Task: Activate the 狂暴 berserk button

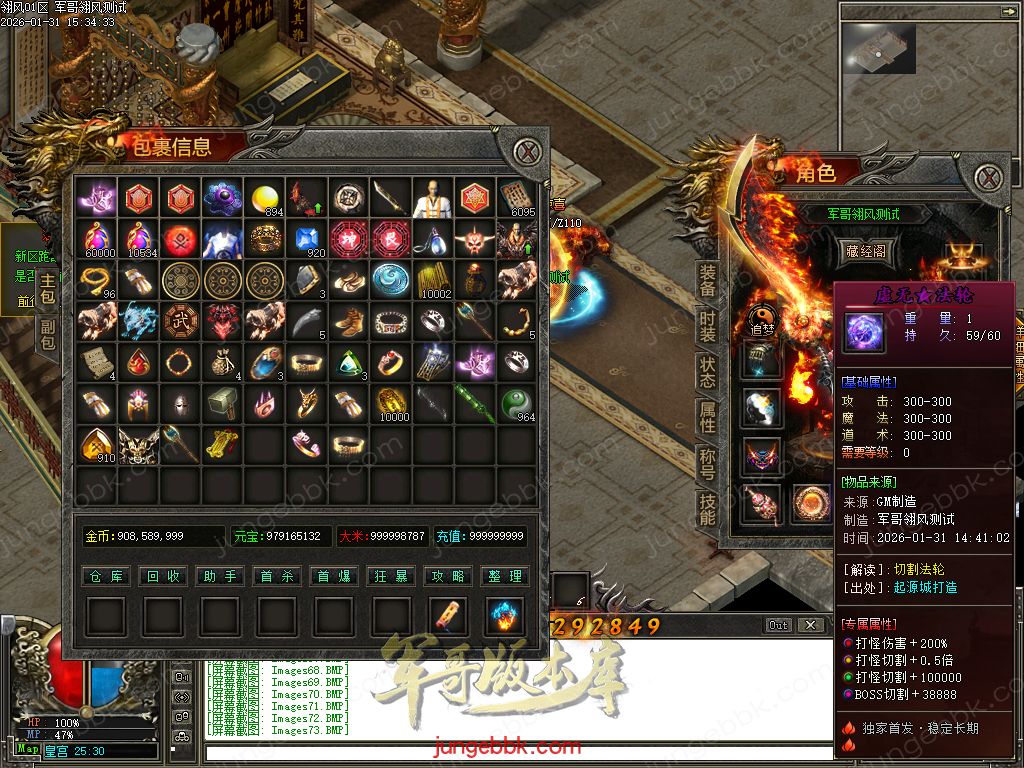Action: (x=392, y=576)
